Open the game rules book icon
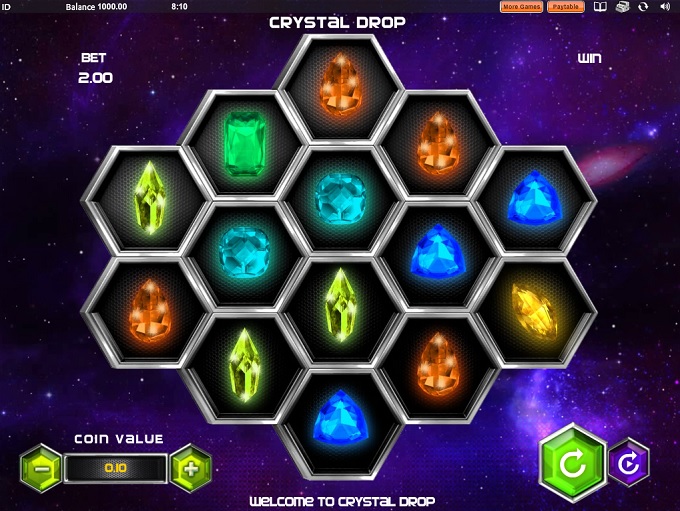Screen dimensions: 680x511 point(600,6)
